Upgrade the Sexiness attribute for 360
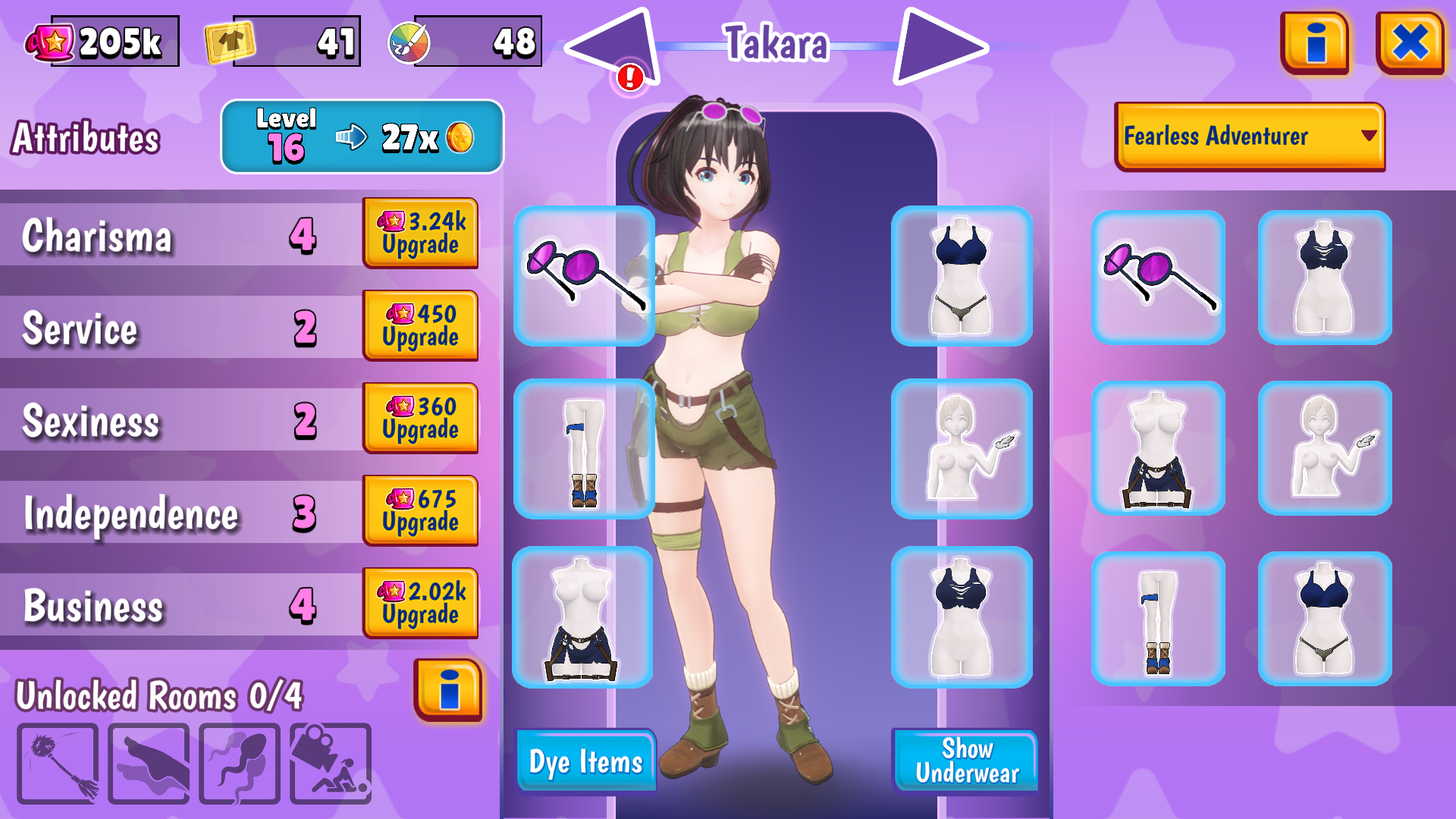 point(420,418)
